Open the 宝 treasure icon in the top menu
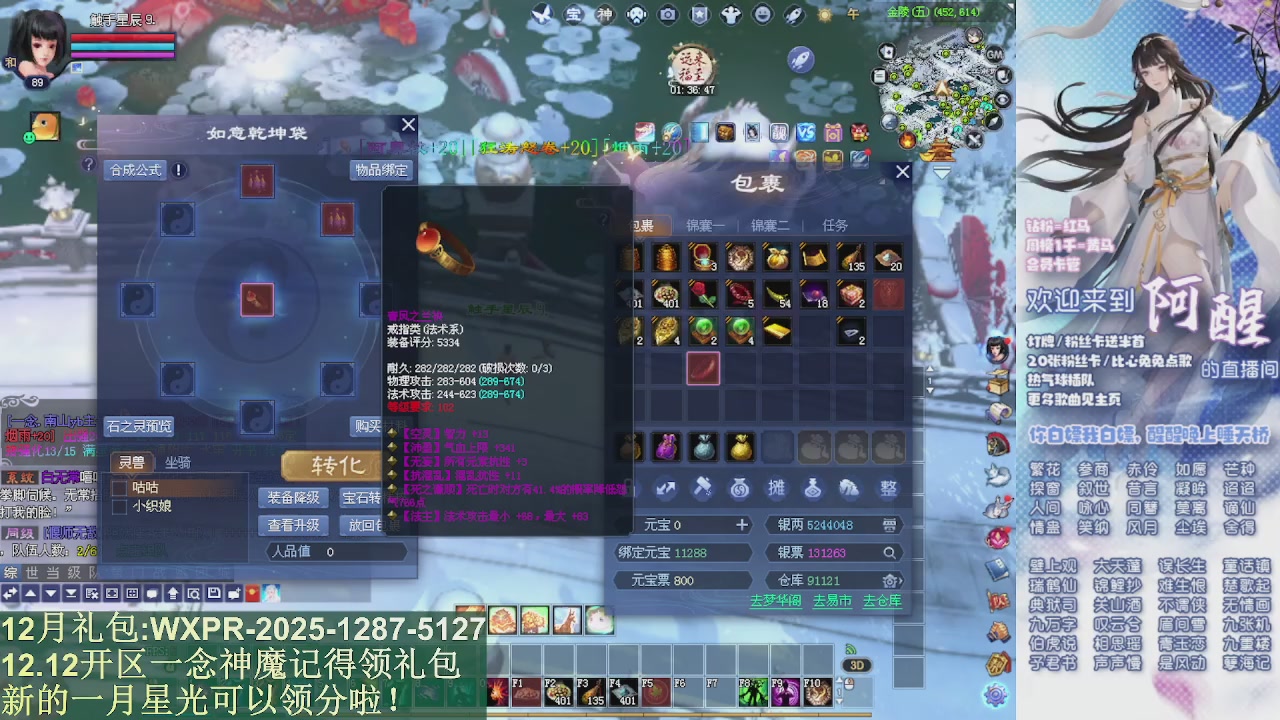1280x720 pixels. (573, 14)
